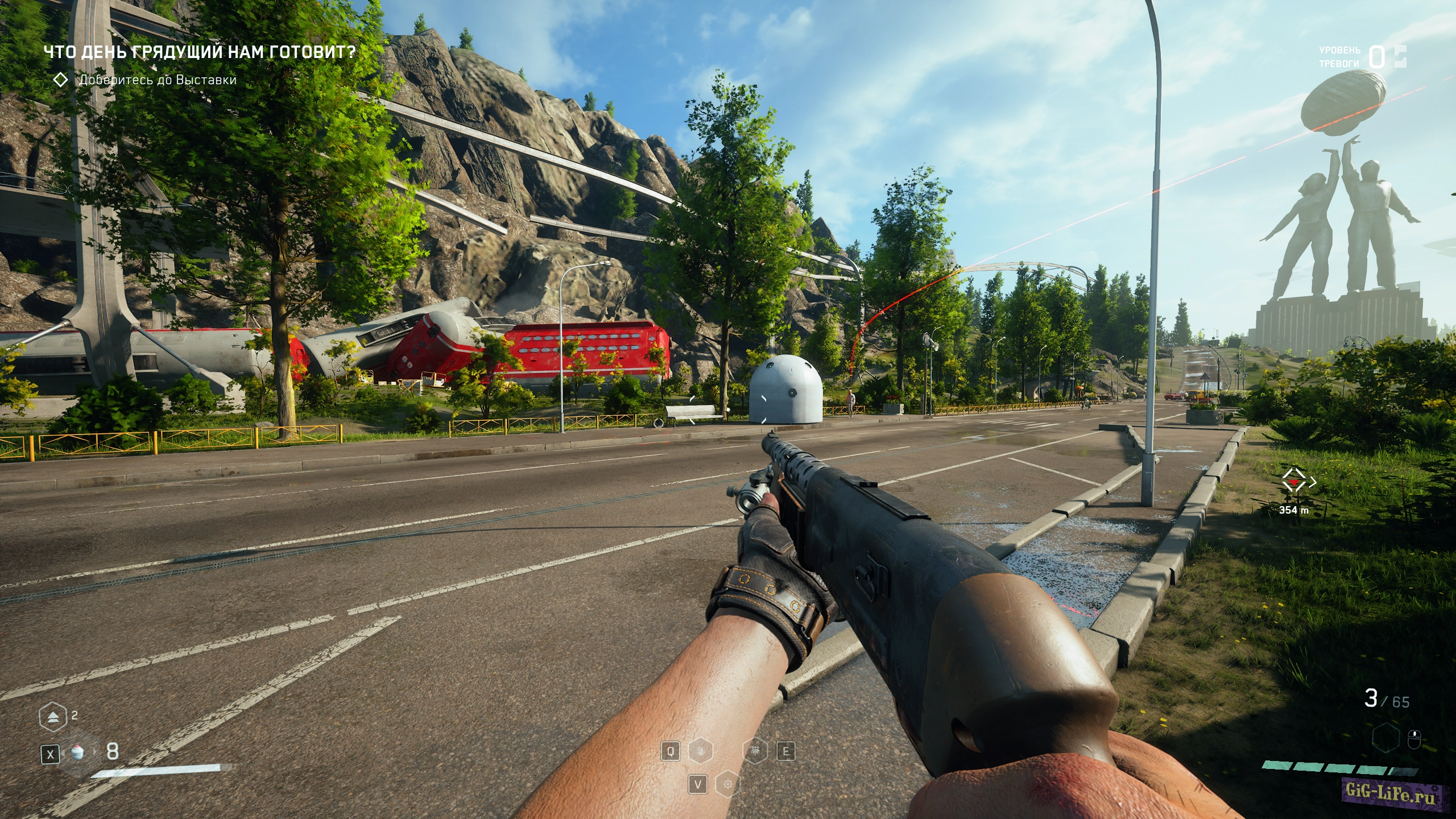Click the diamond marker beside the Выставка objective
The image size is (1456, 819).
(60, 80)
